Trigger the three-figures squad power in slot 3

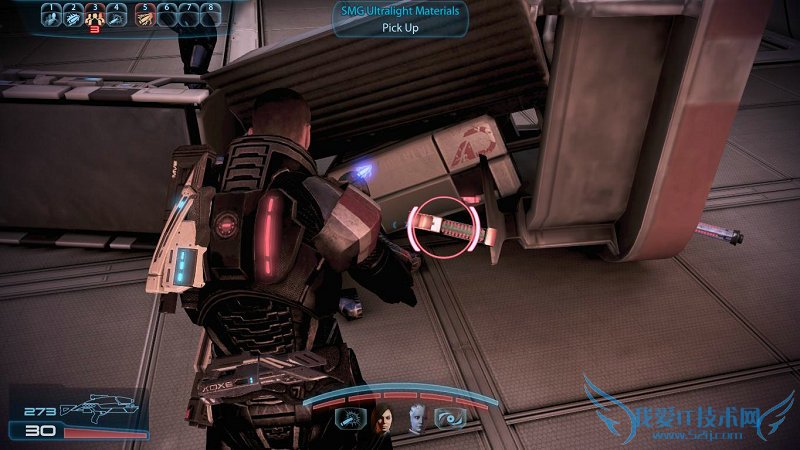[x=95, y=16]
